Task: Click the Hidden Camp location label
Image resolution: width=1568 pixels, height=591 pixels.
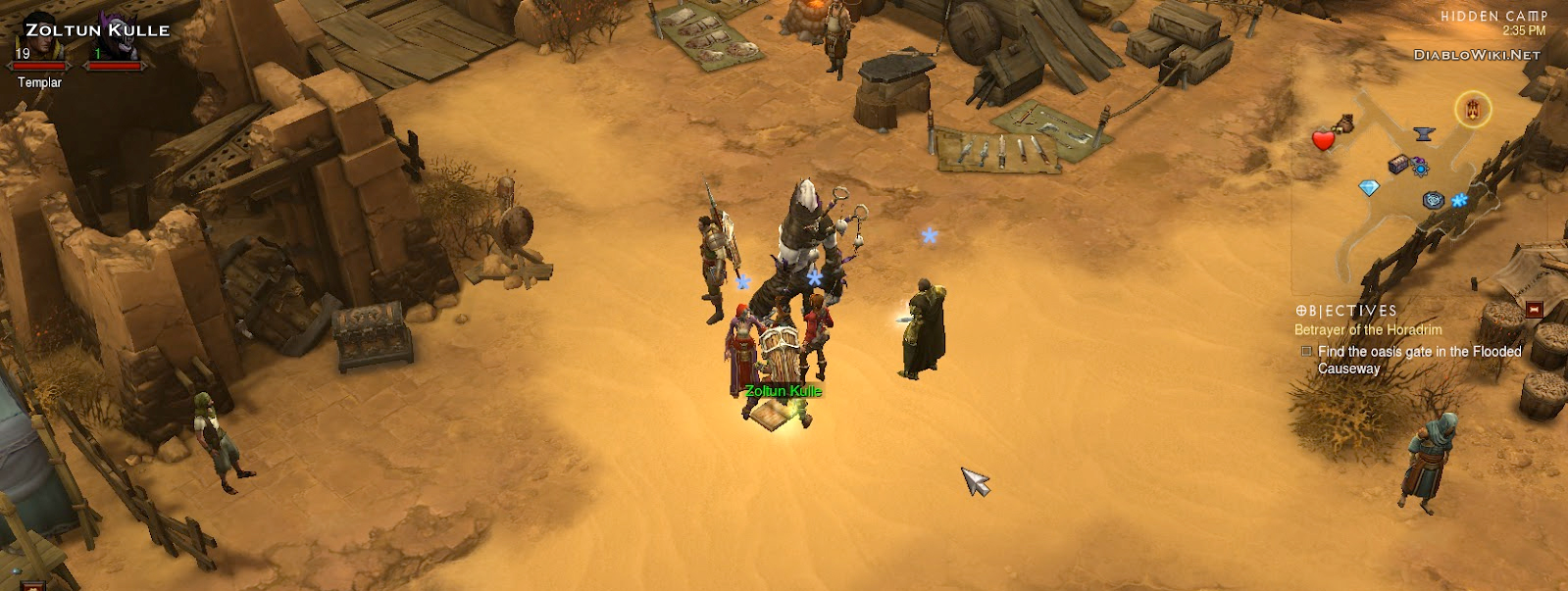Action: 1492,17
